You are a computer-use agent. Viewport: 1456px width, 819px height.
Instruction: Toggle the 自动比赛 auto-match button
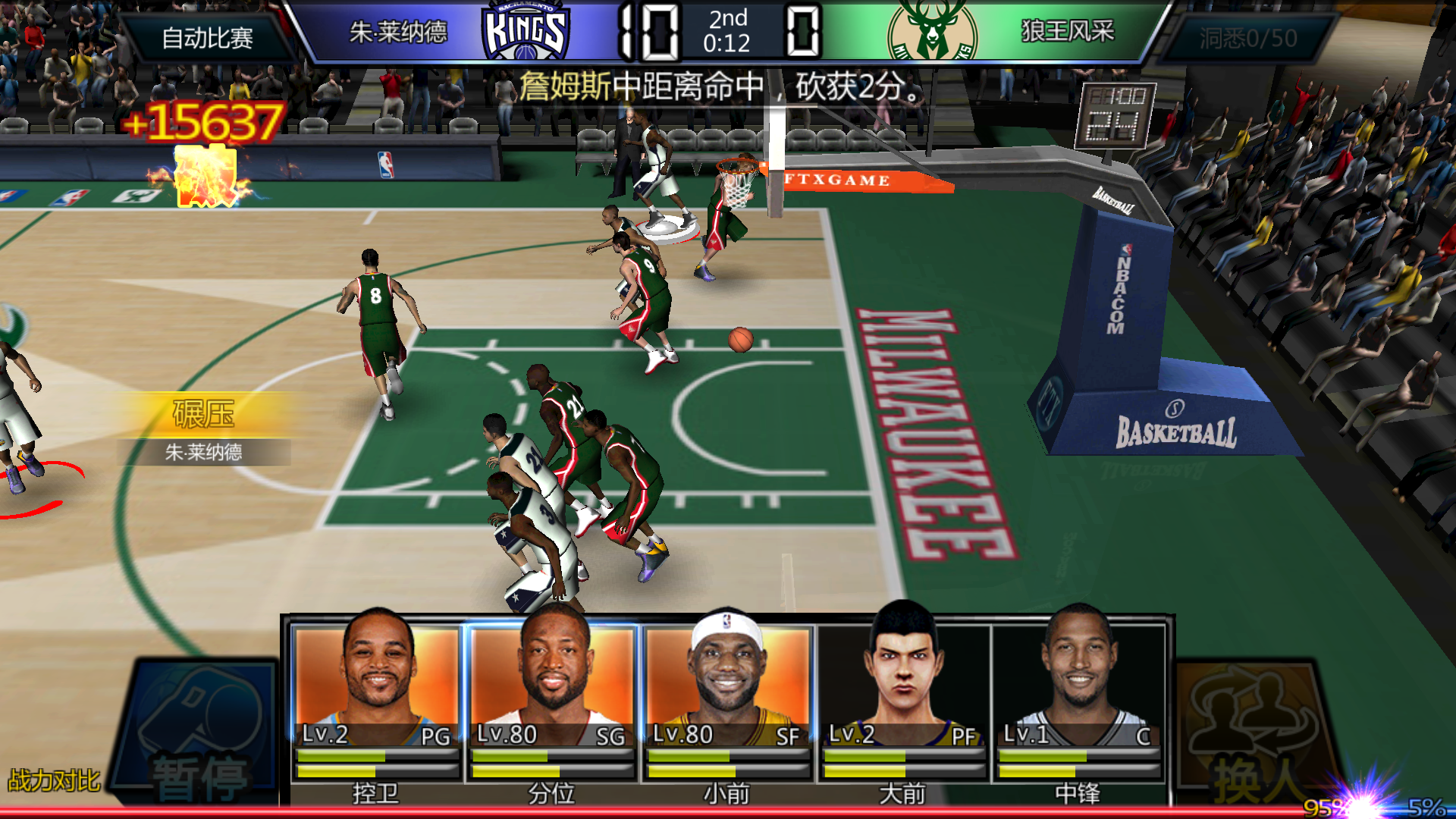pyautogui.click(x=207, y=38)
